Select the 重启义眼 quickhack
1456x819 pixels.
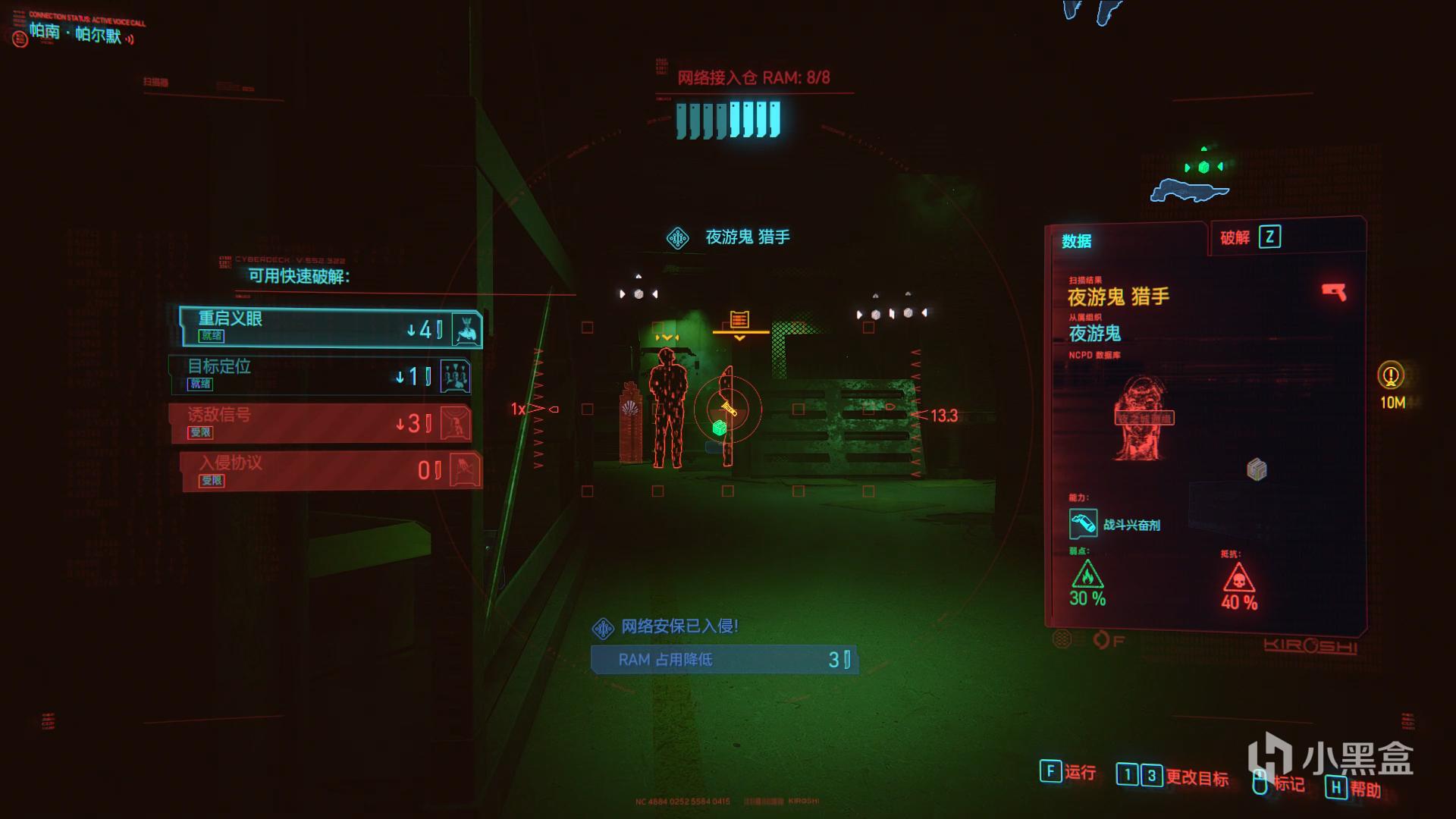pyautogui.click(x=331, y=328)
